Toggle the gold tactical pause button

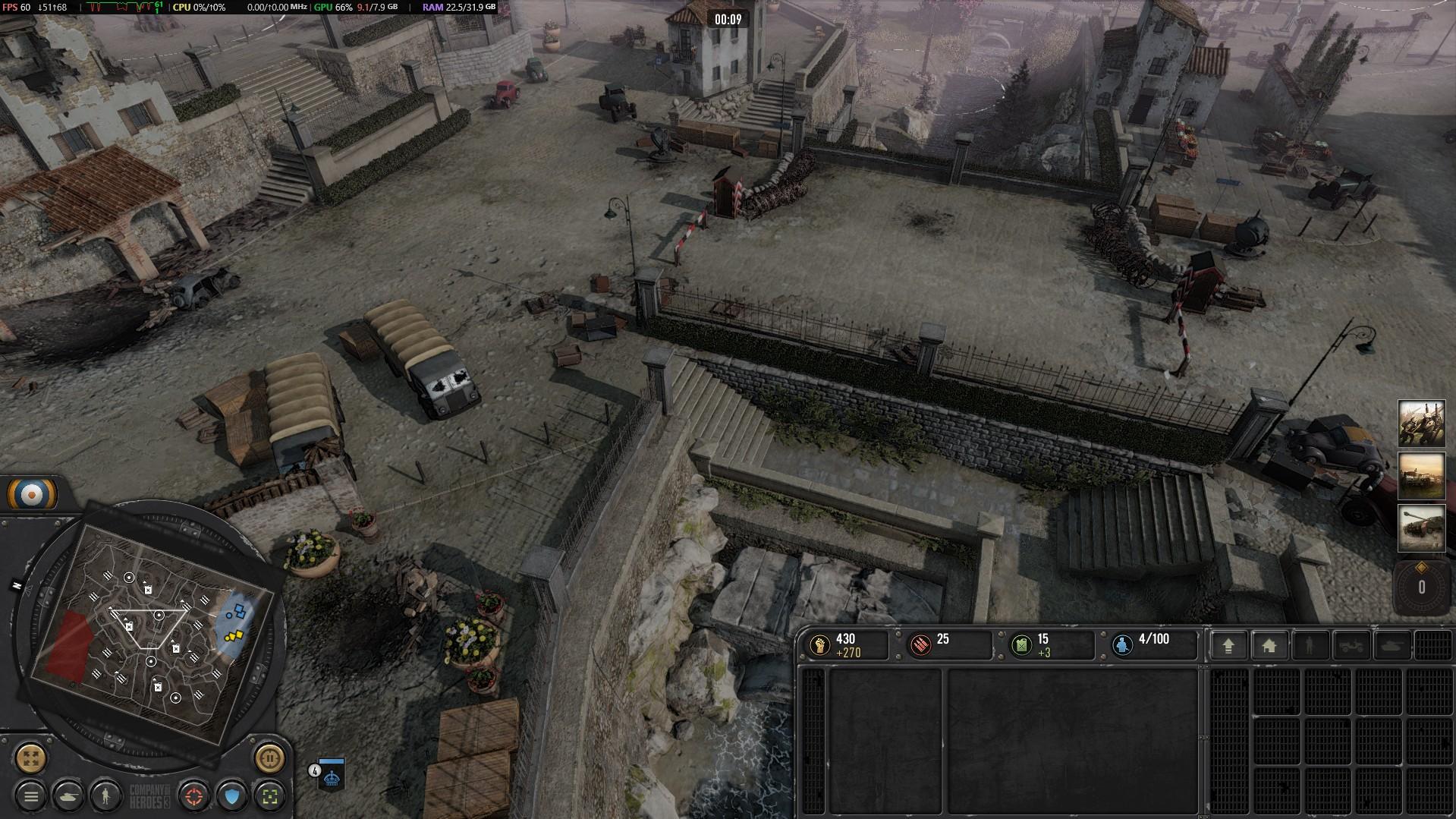pos(269,757)
